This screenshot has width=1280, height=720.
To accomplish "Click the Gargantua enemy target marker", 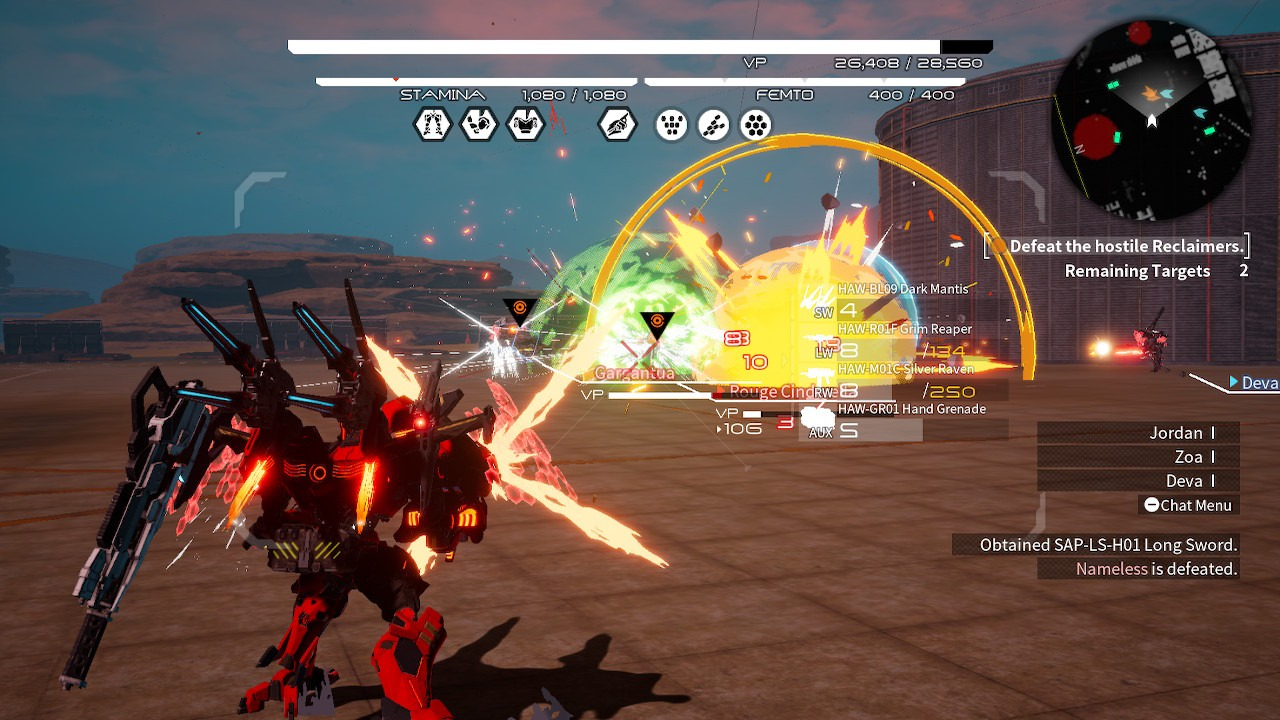I will (x=656, y=325).
